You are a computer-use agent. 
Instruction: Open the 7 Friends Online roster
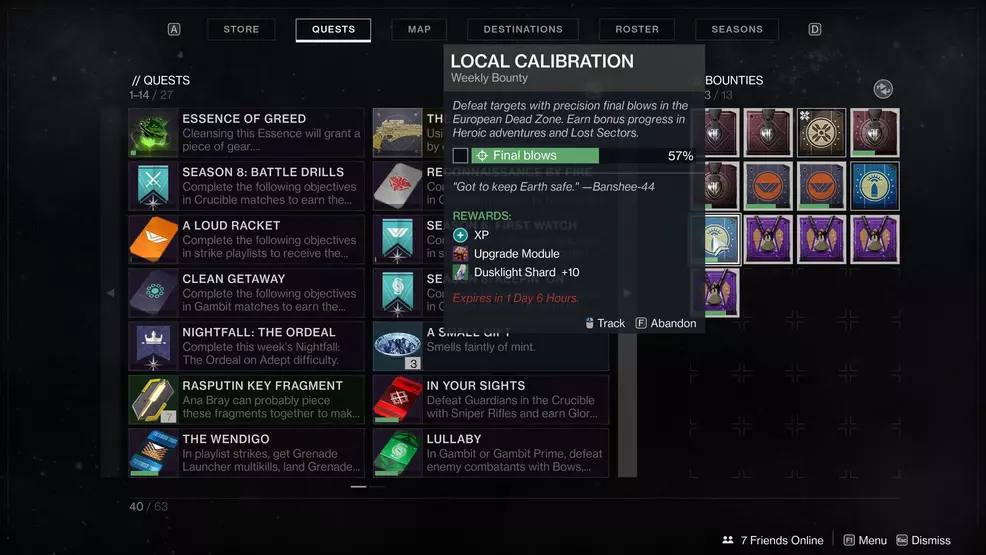773,540
